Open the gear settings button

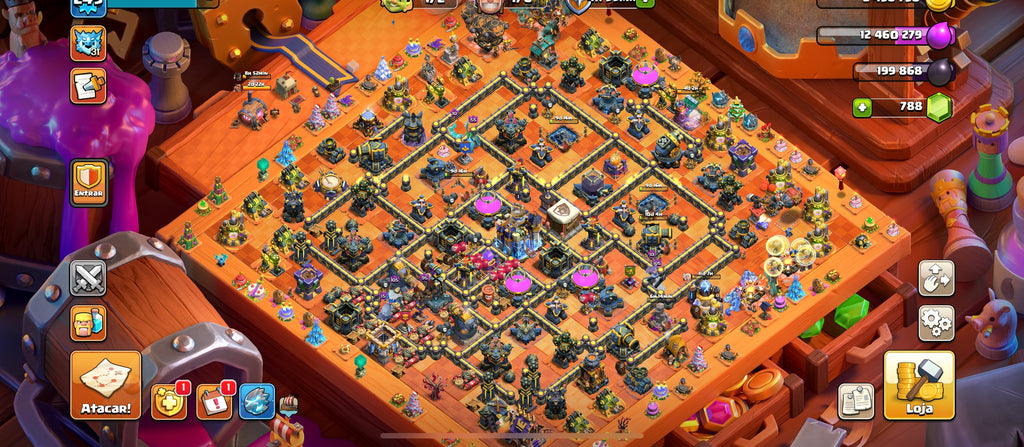pyautogui.click(x=936, y=322)
